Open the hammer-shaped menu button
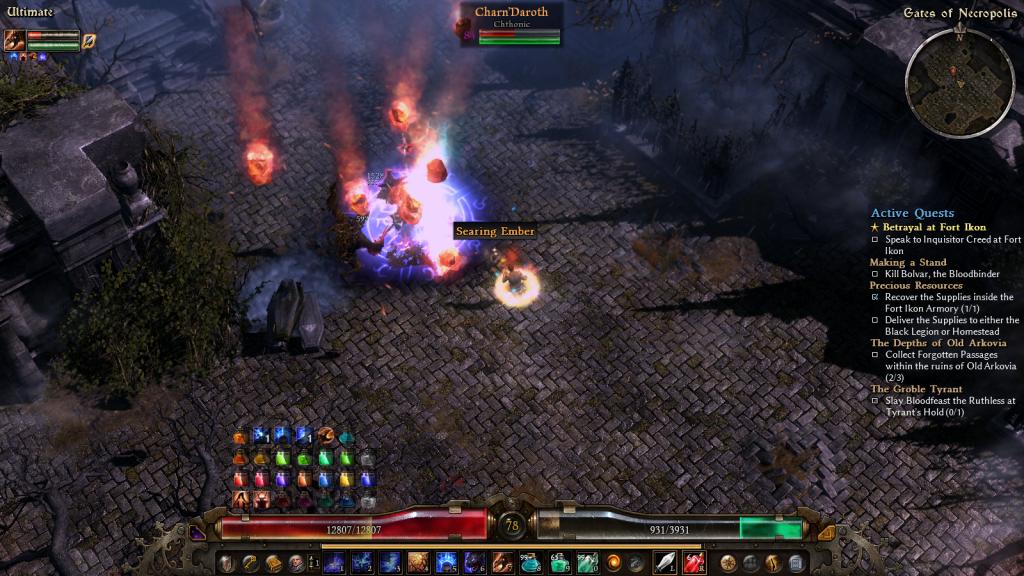This screenshot has height=576, width=1024. [x=251, y=563]
